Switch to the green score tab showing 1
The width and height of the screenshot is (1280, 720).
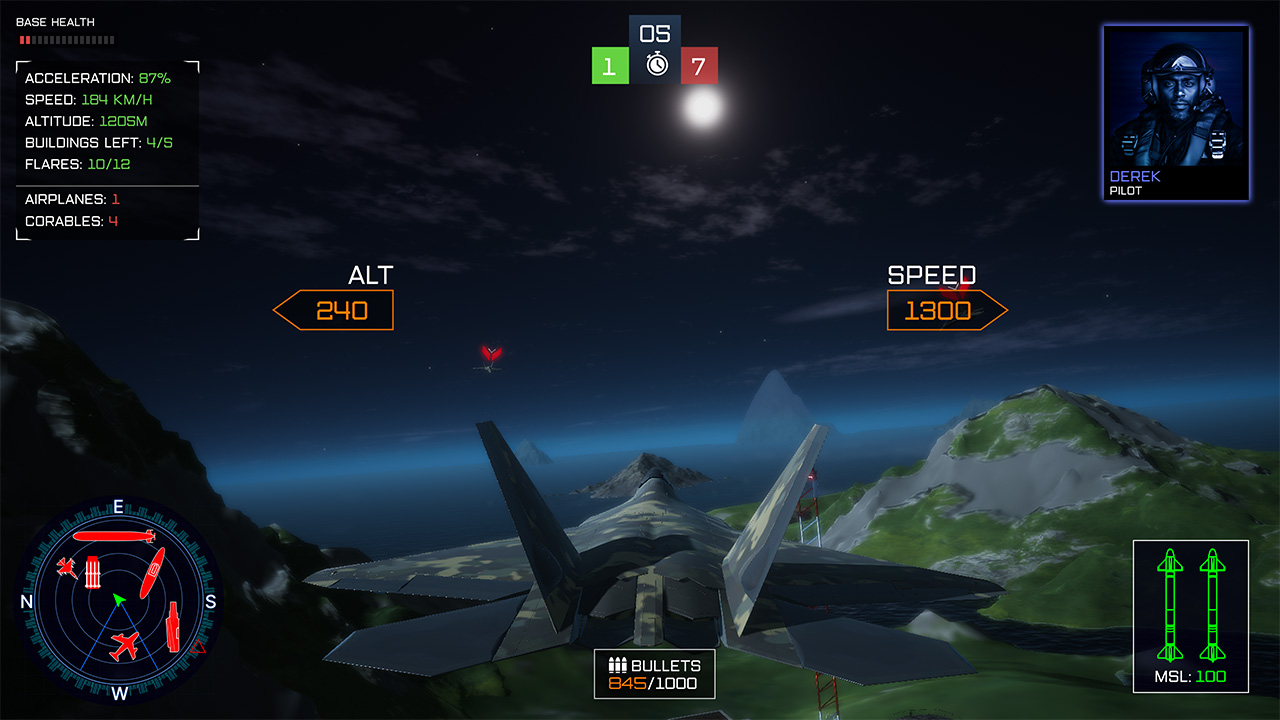(x=610, y=66)
